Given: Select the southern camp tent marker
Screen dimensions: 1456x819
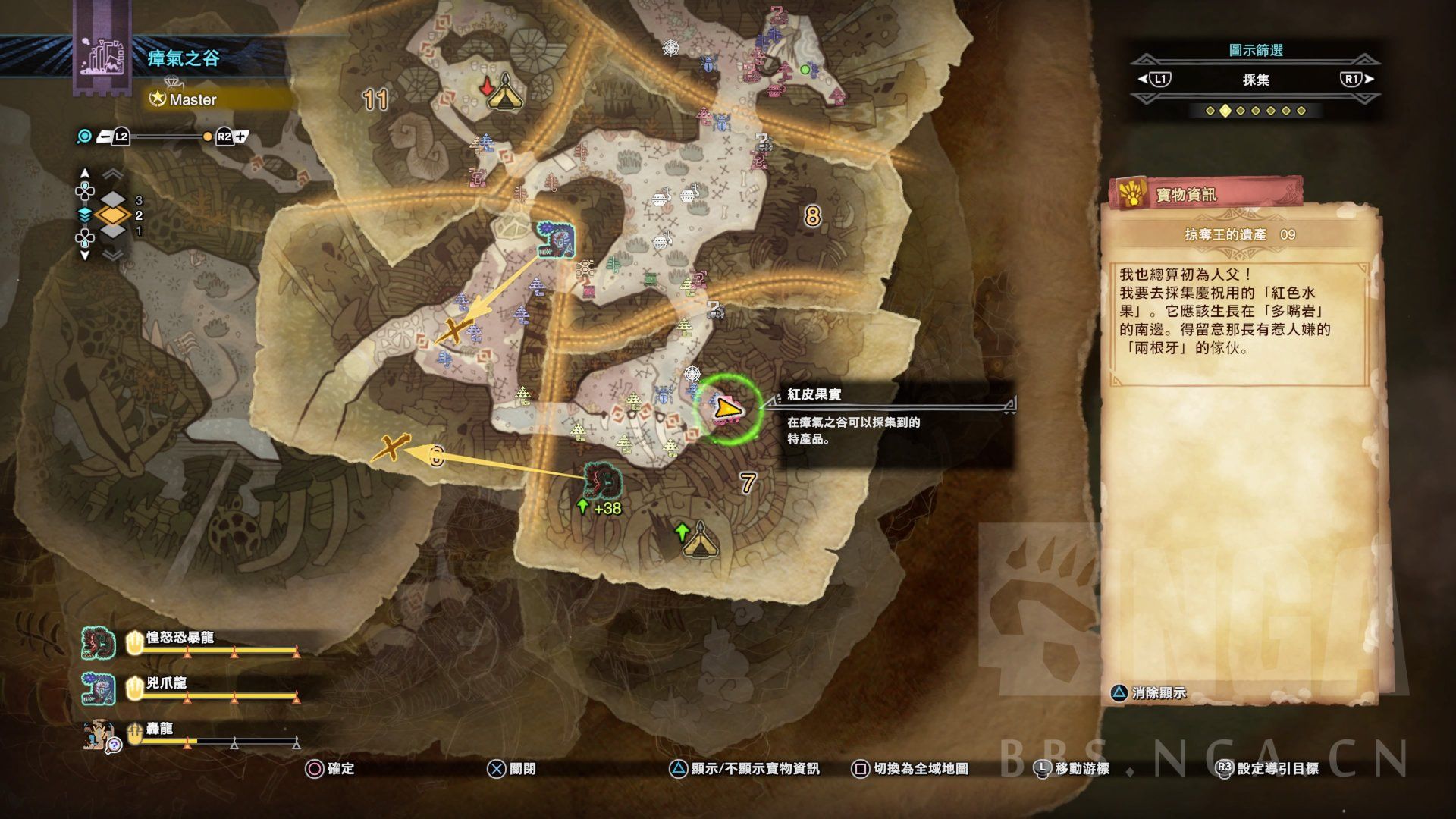Looking at the screenshot, I should click(697, 541).
